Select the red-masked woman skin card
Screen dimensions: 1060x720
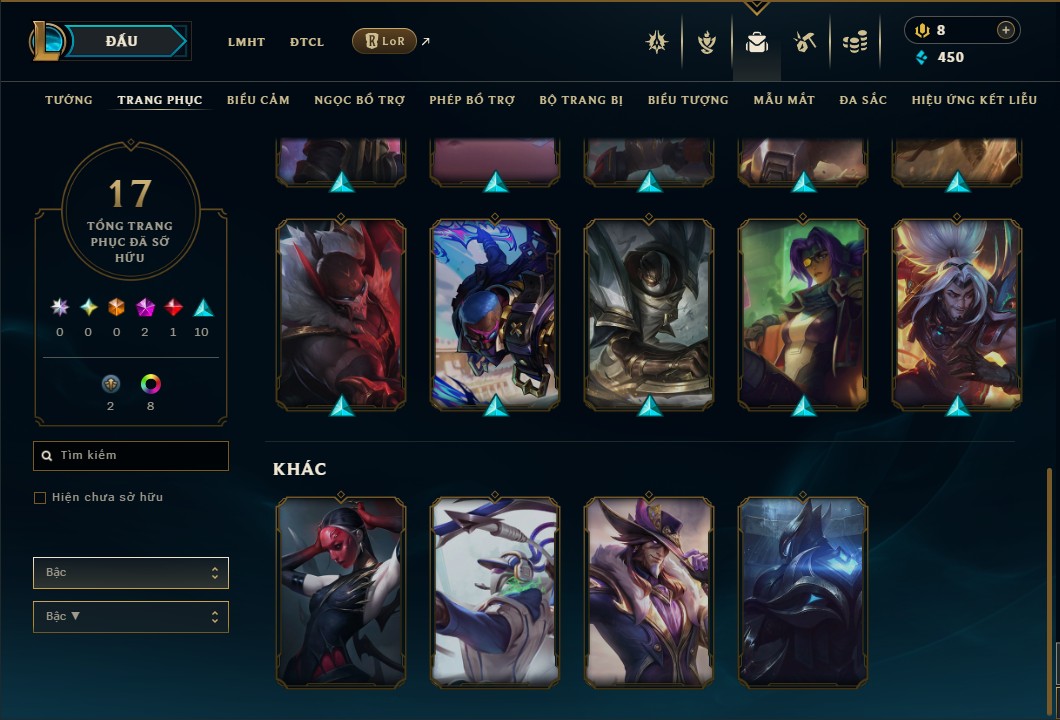(341, 593)
